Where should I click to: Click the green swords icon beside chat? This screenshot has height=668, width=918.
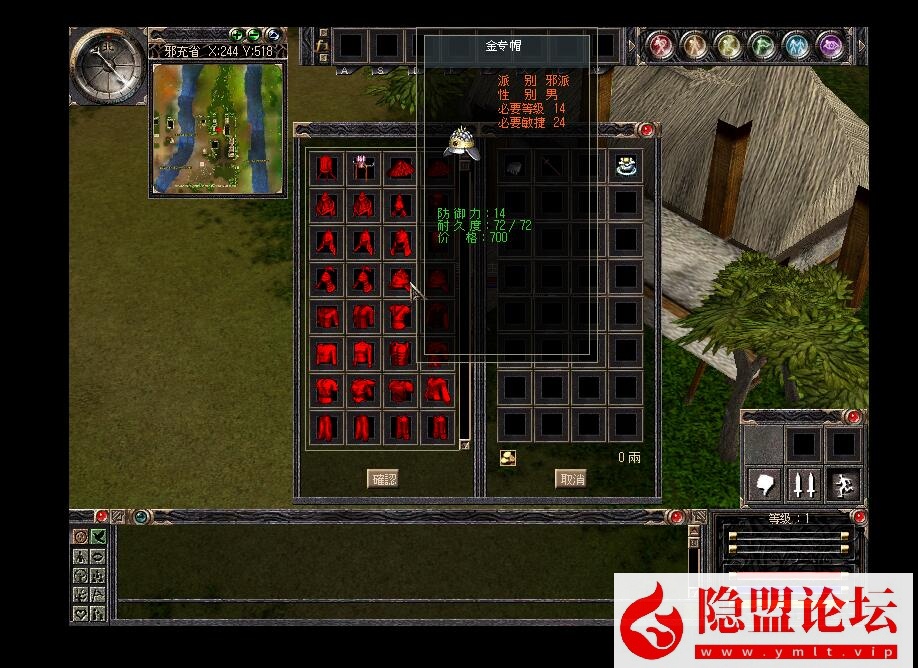98,537
